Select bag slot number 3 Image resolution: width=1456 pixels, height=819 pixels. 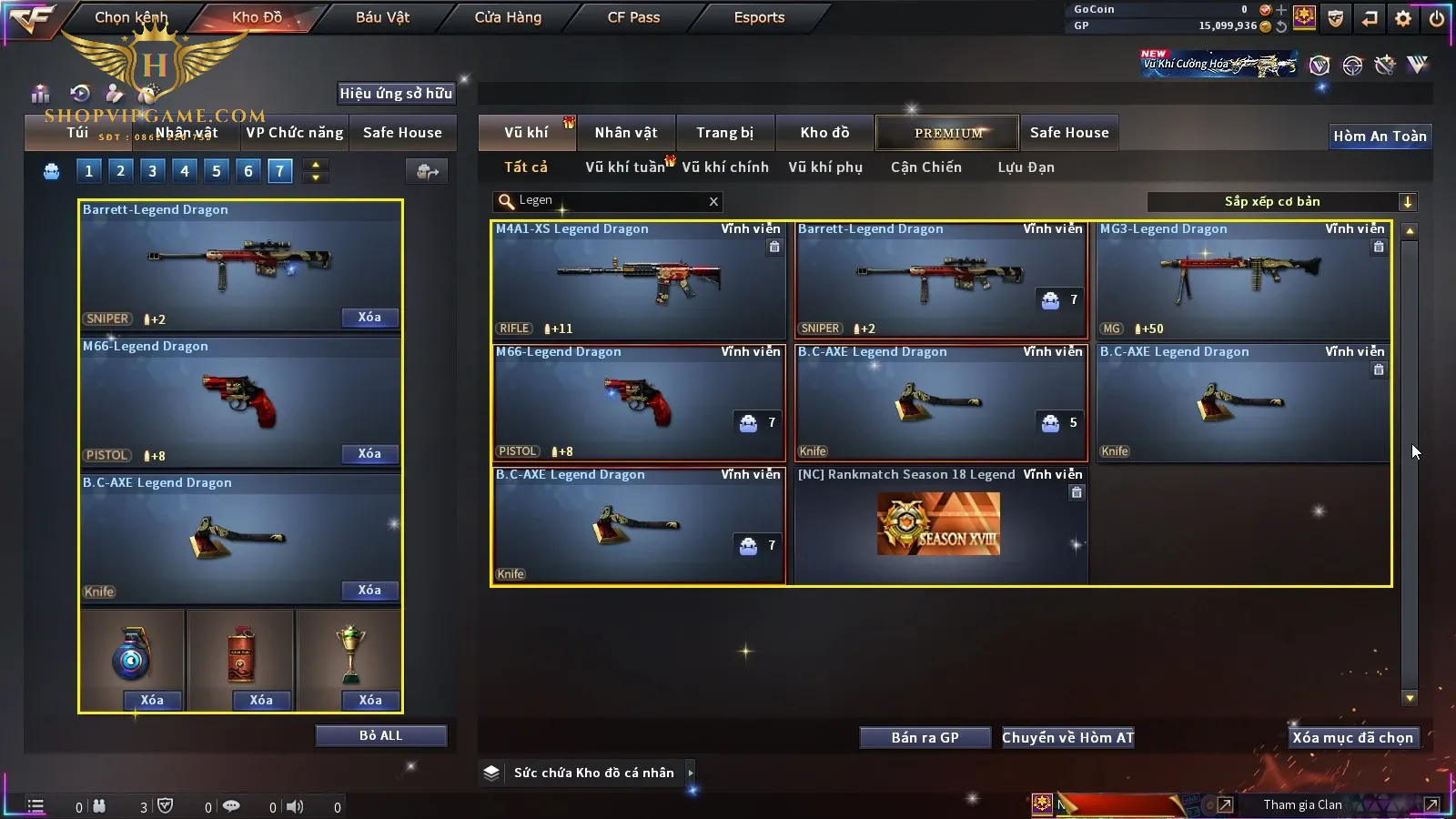[x=152, y=171]
